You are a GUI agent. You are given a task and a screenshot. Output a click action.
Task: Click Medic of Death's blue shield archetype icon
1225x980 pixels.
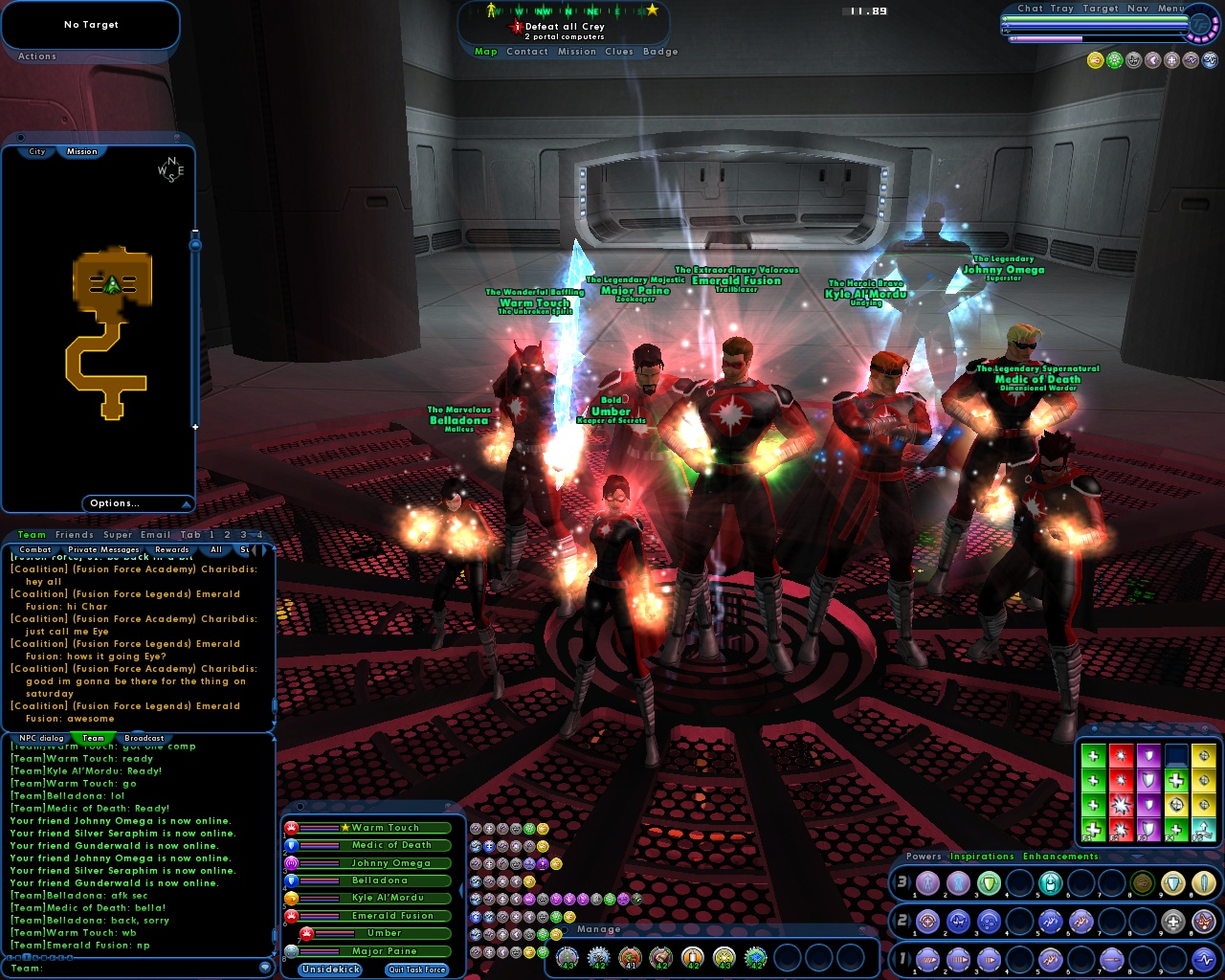click(292, 846)
